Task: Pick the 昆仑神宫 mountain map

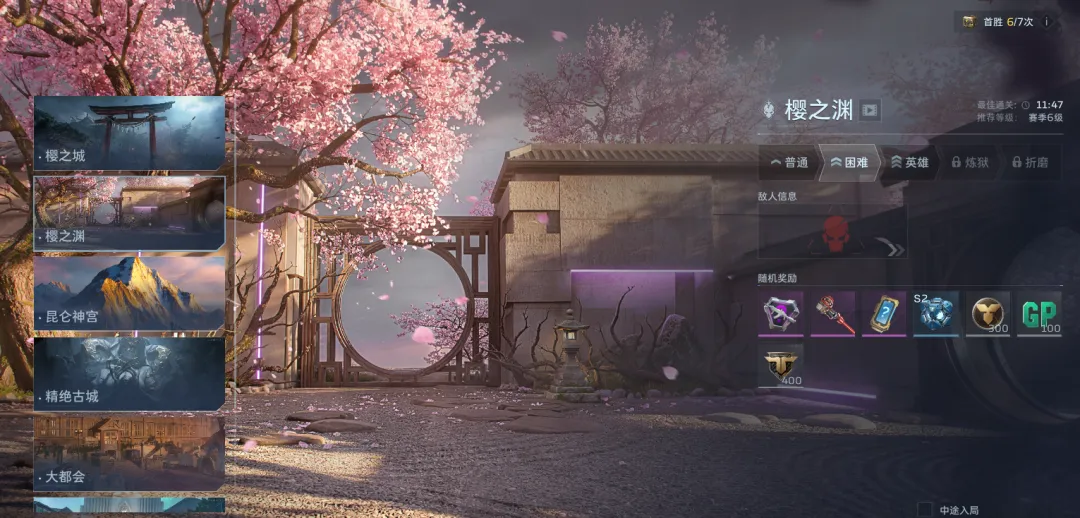Action: click(x=129, y=293)
